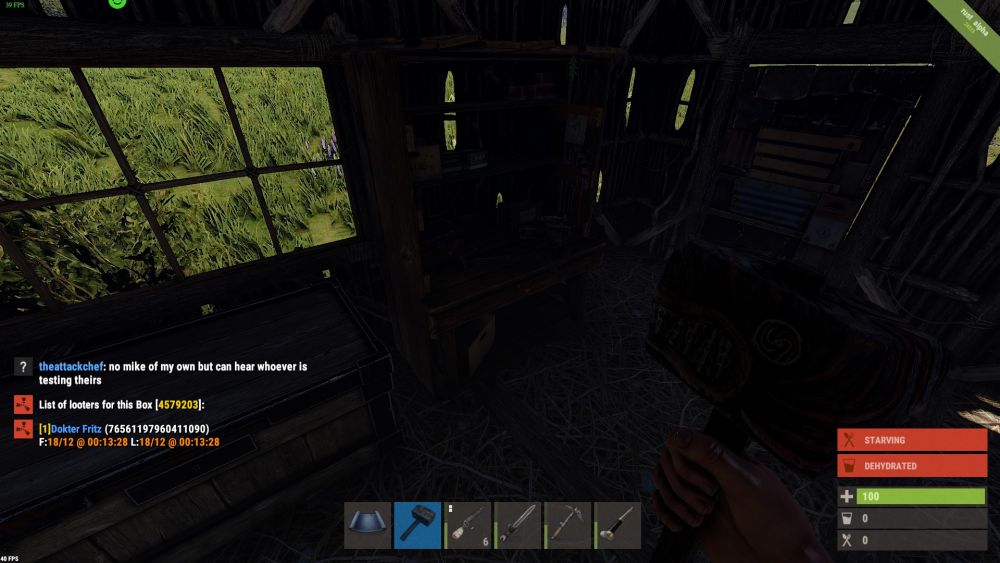The image size is (1000, 563).
Task: Click theattackchef's name in chat
Action: click(71, 367)
